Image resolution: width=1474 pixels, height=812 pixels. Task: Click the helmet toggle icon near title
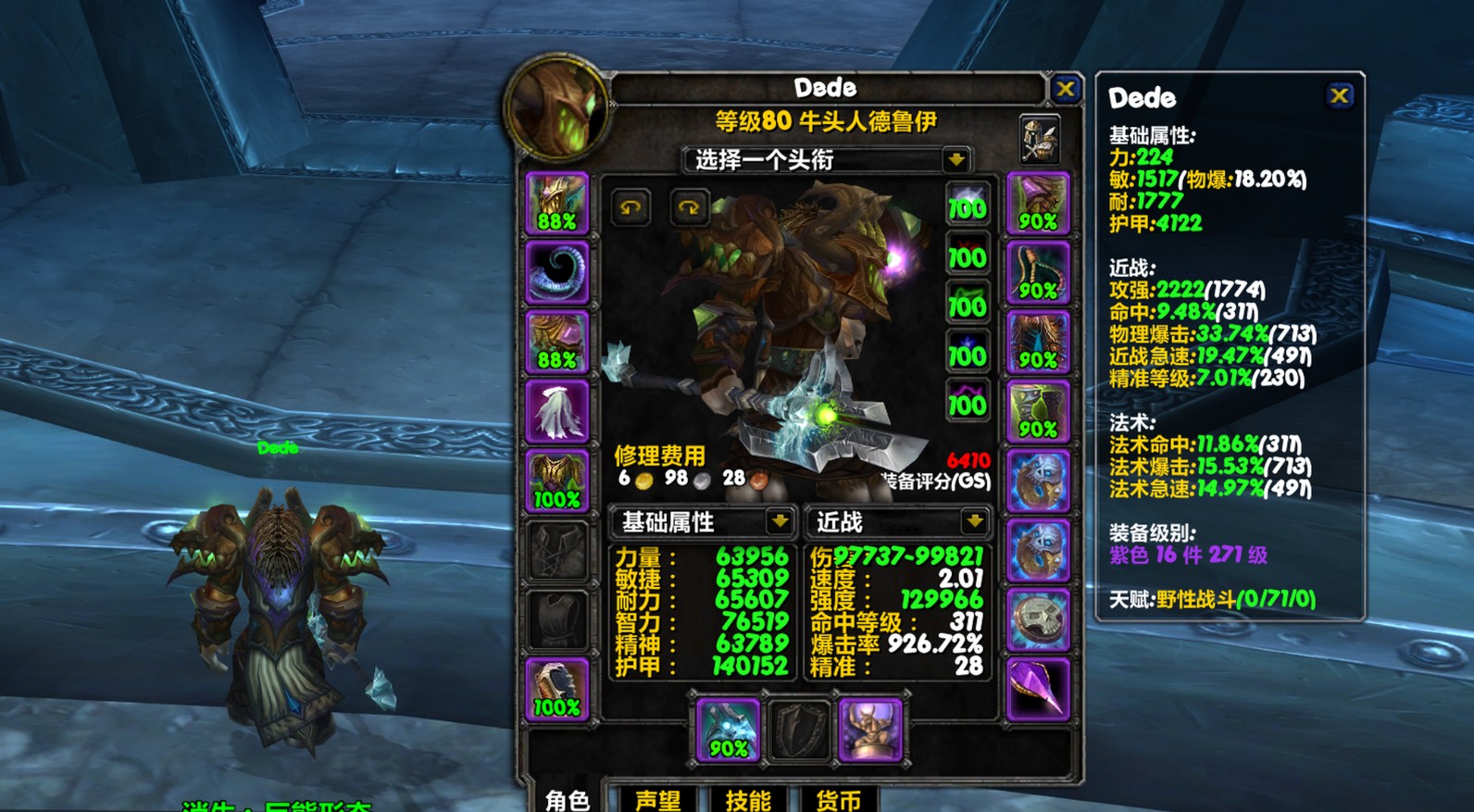1039,139
